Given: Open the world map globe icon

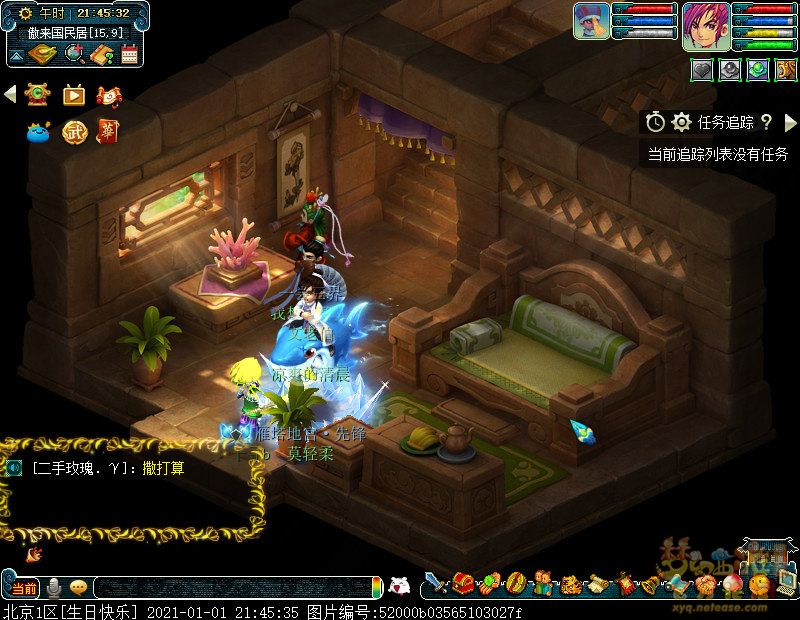Looking at the screenshot, I should [73, 54].
